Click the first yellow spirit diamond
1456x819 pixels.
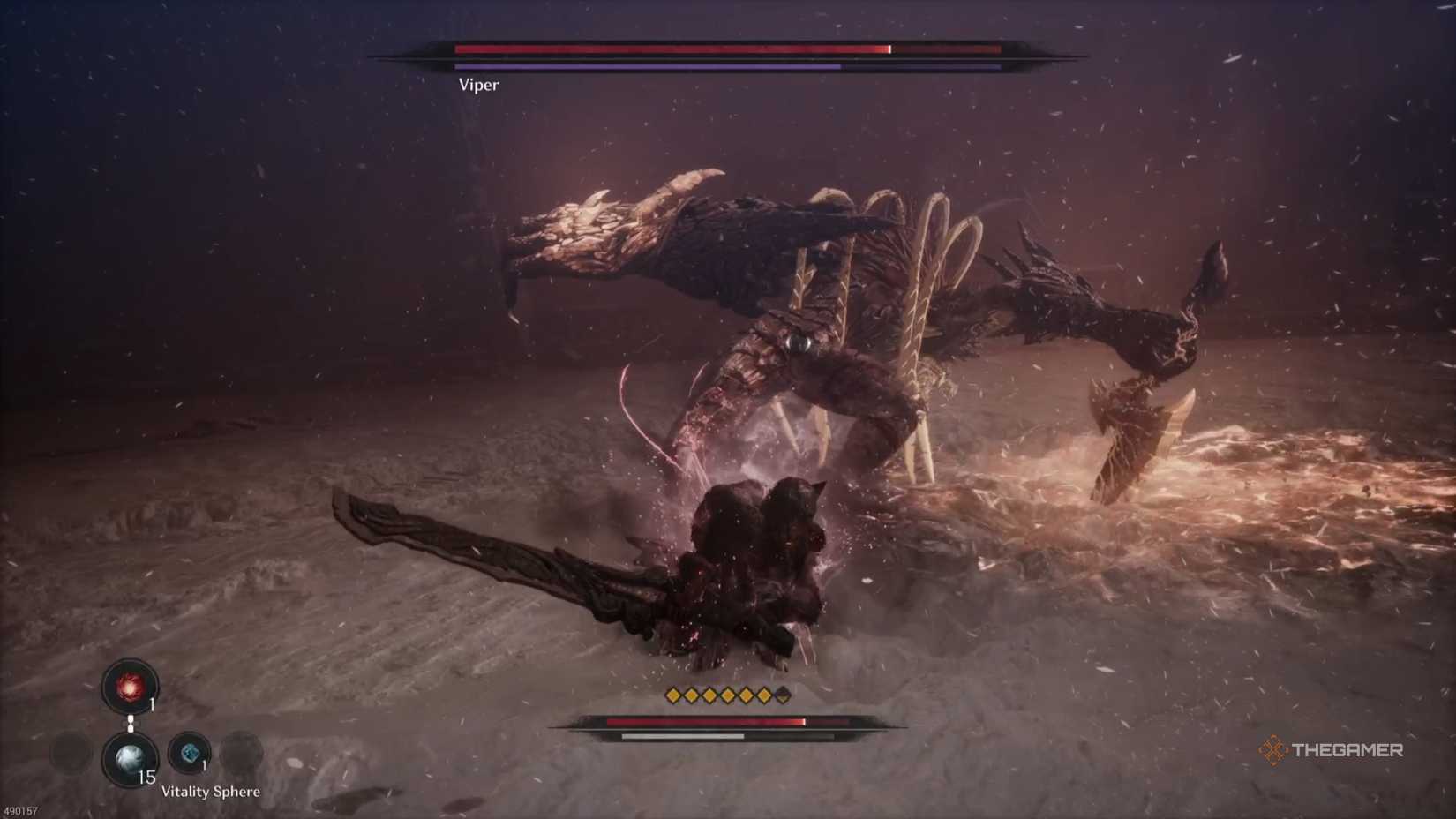click(673, 695)
